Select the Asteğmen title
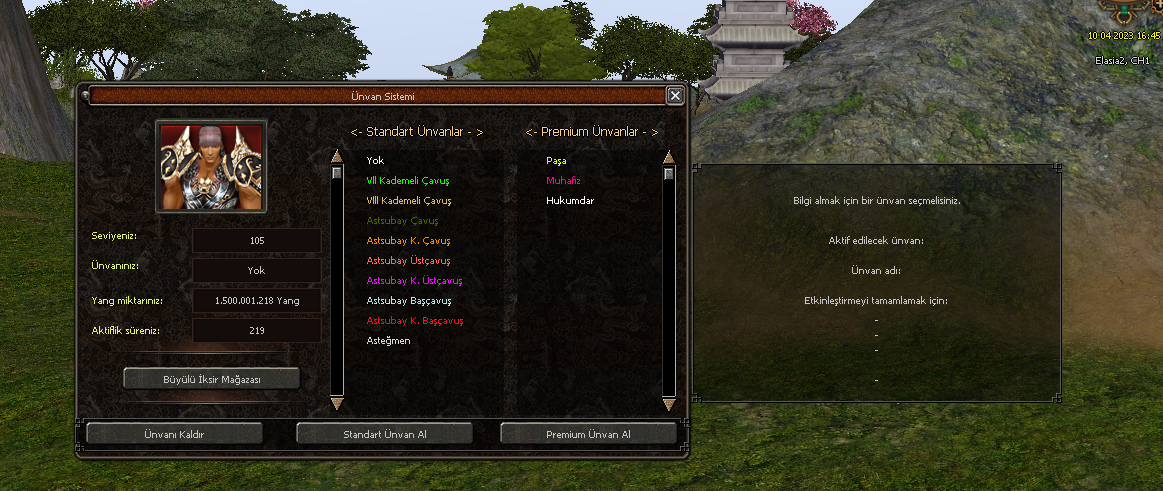 click(x=389, y=341)
